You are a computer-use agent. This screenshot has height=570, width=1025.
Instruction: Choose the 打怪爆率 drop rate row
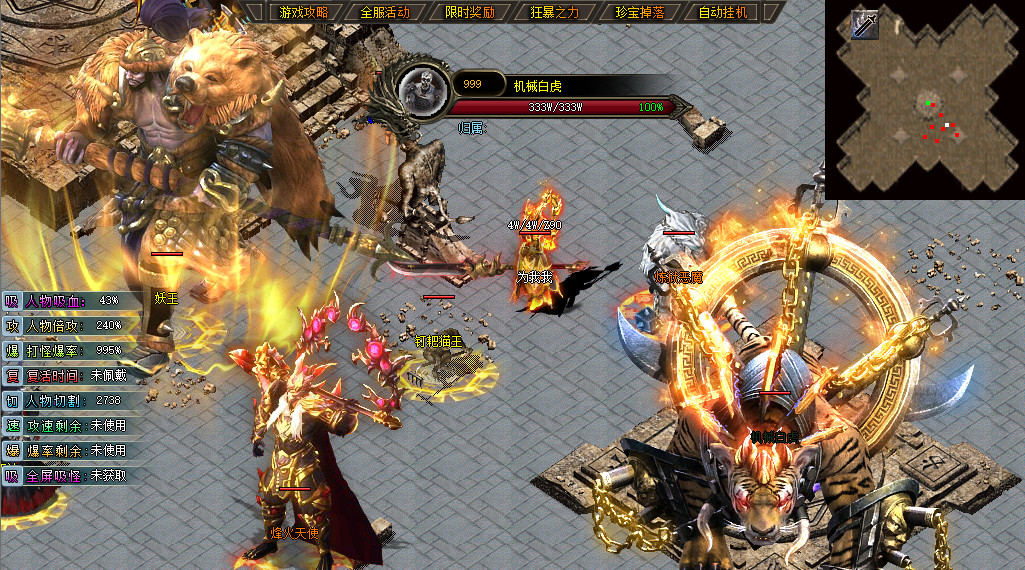tap(70, 350)
